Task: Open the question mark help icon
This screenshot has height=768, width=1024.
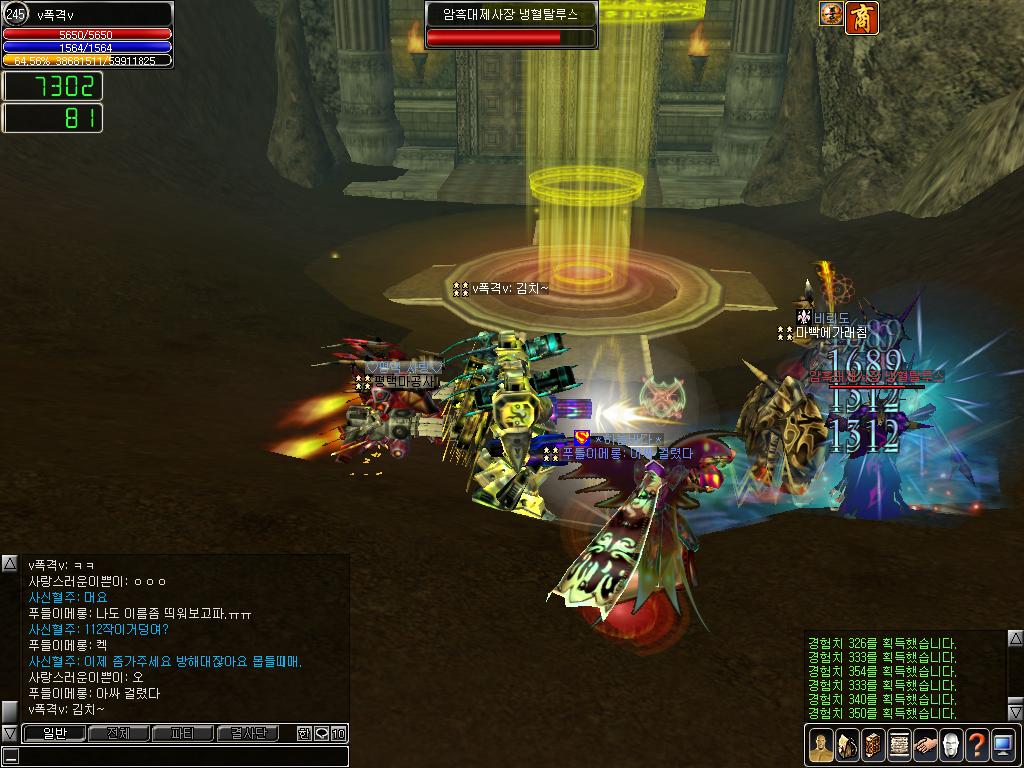Action: click(x=977, y=745)
